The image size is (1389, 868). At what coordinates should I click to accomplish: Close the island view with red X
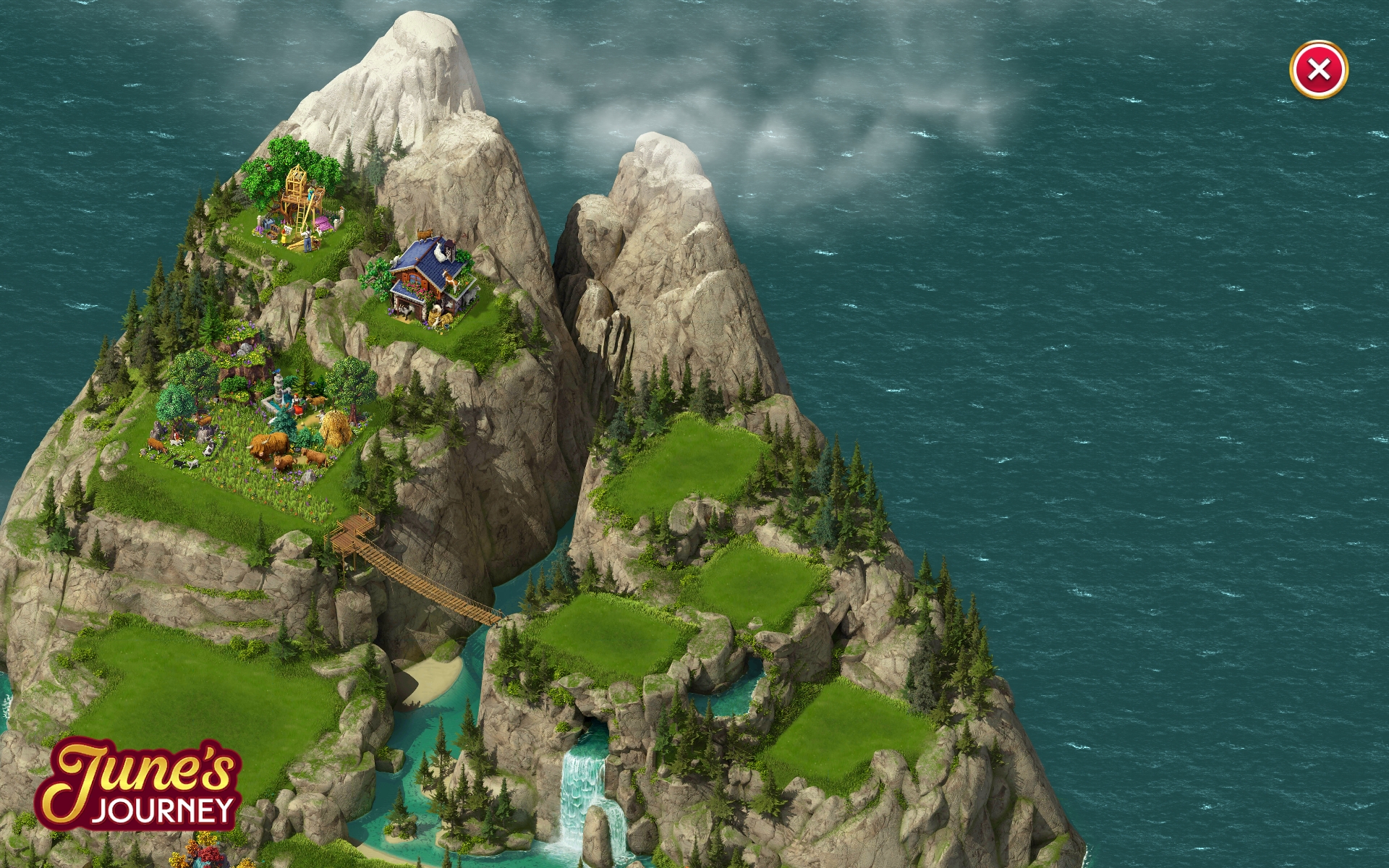pos(1318,70)
